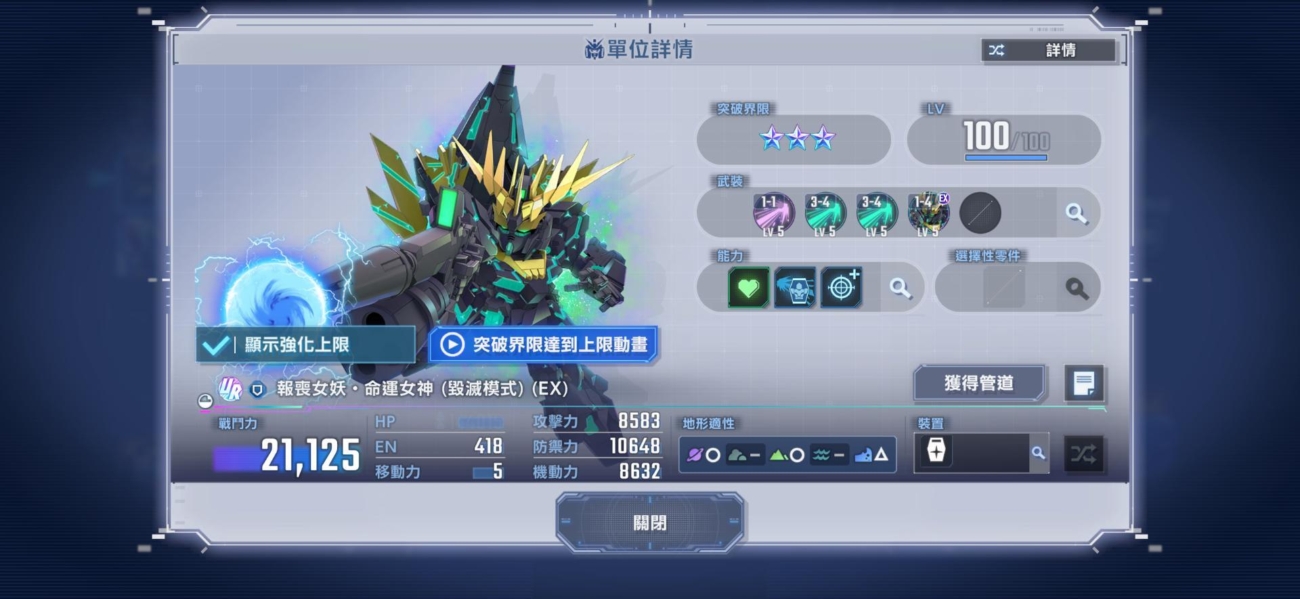
Task: Click the shuffle button beside 裝置 slot
Action: [1083, 453]
